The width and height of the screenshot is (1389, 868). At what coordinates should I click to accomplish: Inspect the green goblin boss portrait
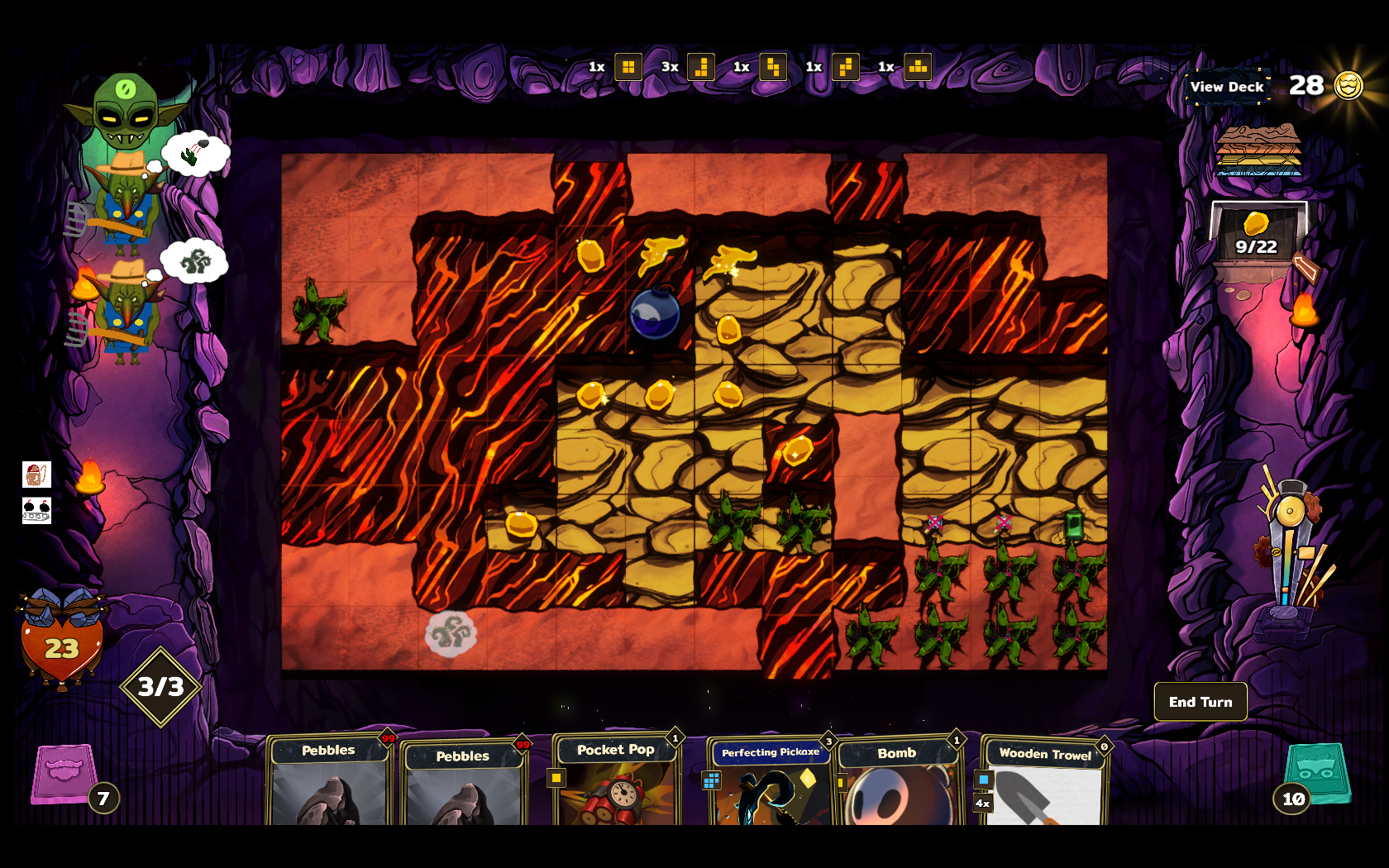tap(126, 110)
